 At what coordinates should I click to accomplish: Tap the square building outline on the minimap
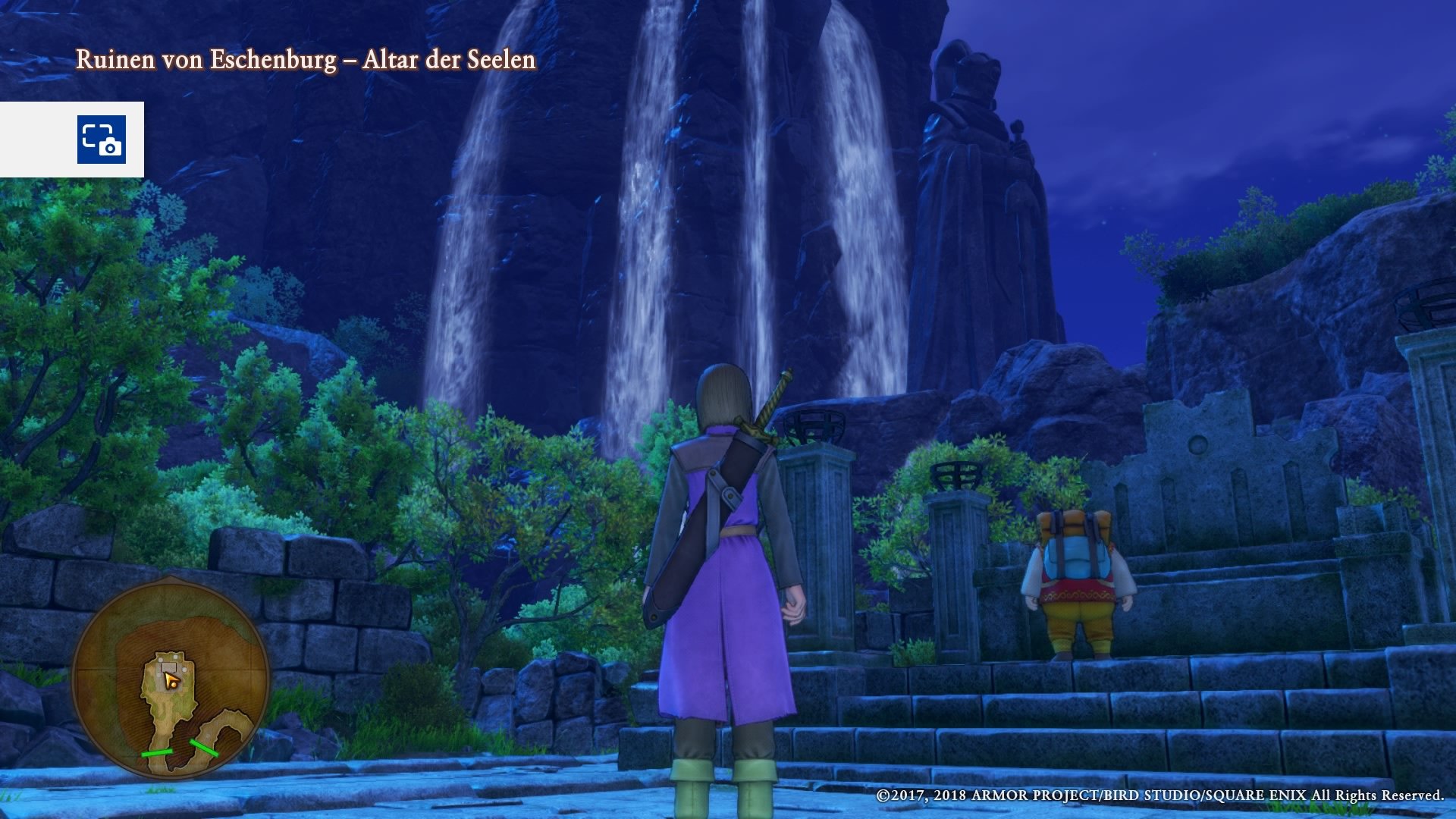pos(168,667)
